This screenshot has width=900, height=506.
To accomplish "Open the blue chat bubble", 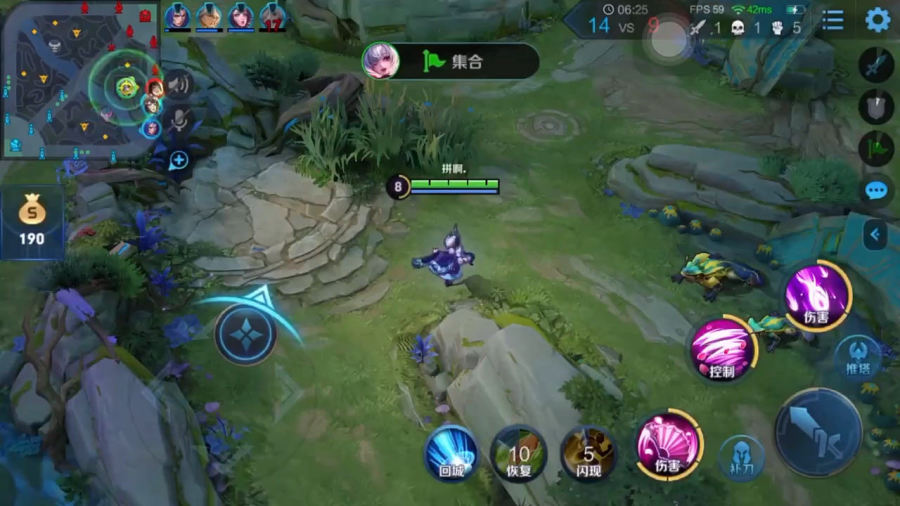I will (x=877, y=190).
